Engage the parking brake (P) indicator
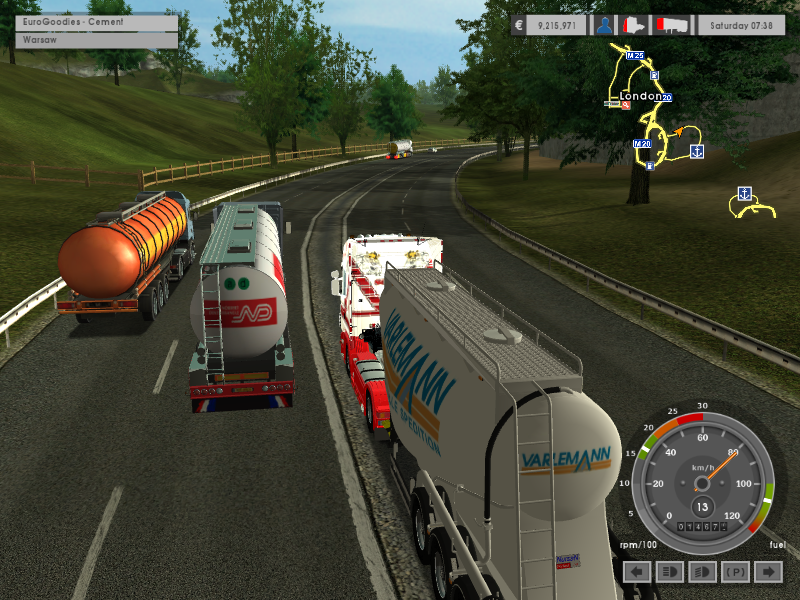This screenshot has height=600, width=800. click(735, 571)
